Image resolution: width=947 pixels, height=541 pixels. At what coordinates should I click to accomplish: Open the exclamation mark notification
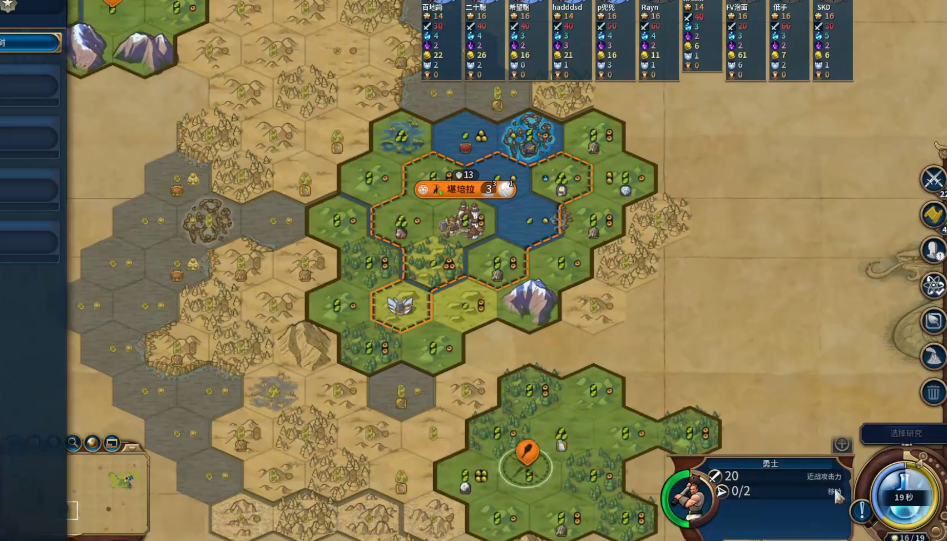tap(859, 510)
